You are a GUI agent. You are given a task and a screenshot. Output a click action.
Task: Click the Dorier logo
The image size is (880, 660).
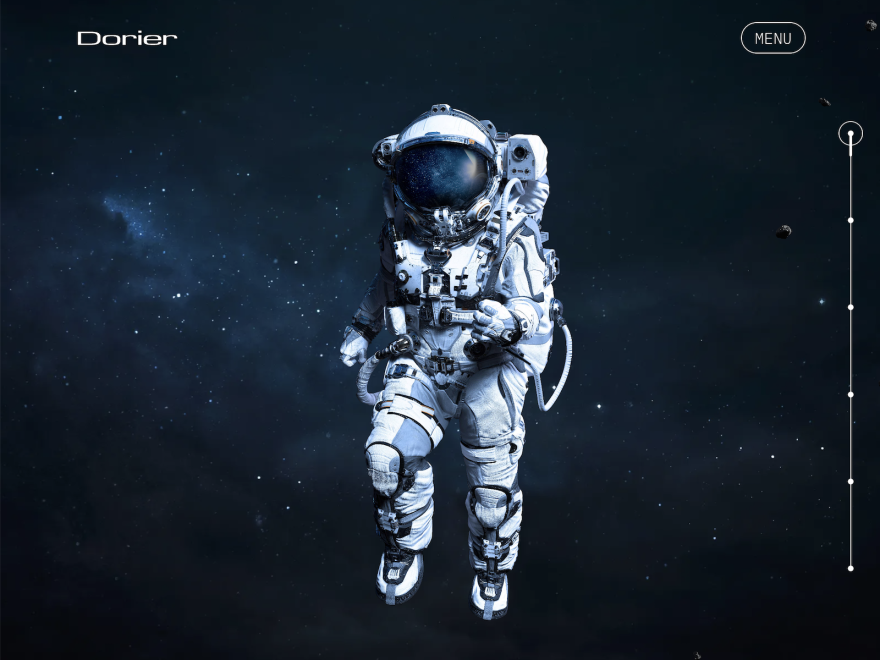(x=127, y=38)
